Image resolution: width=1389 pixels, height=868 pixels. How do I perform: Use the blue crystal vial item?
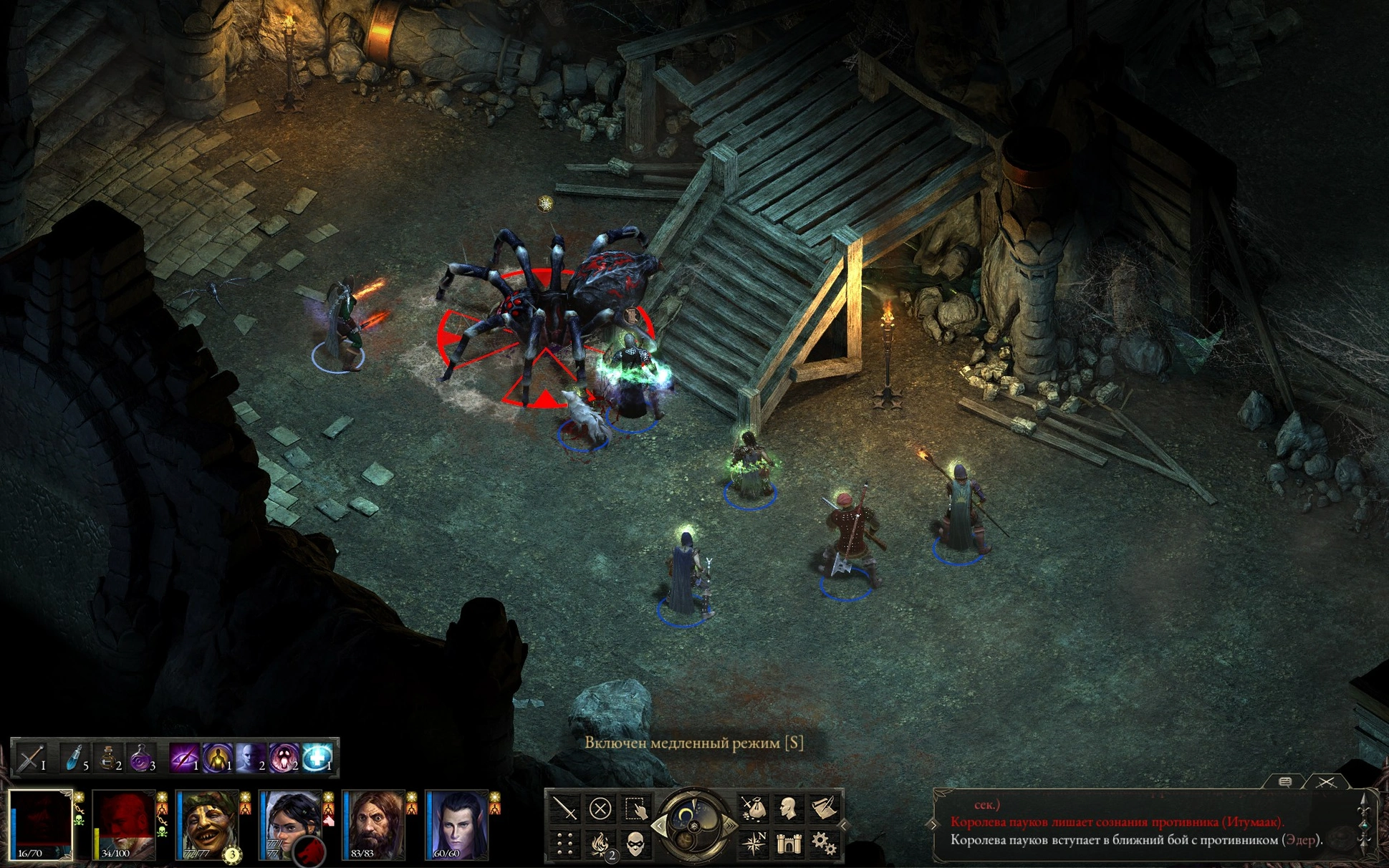click(74, 758)
